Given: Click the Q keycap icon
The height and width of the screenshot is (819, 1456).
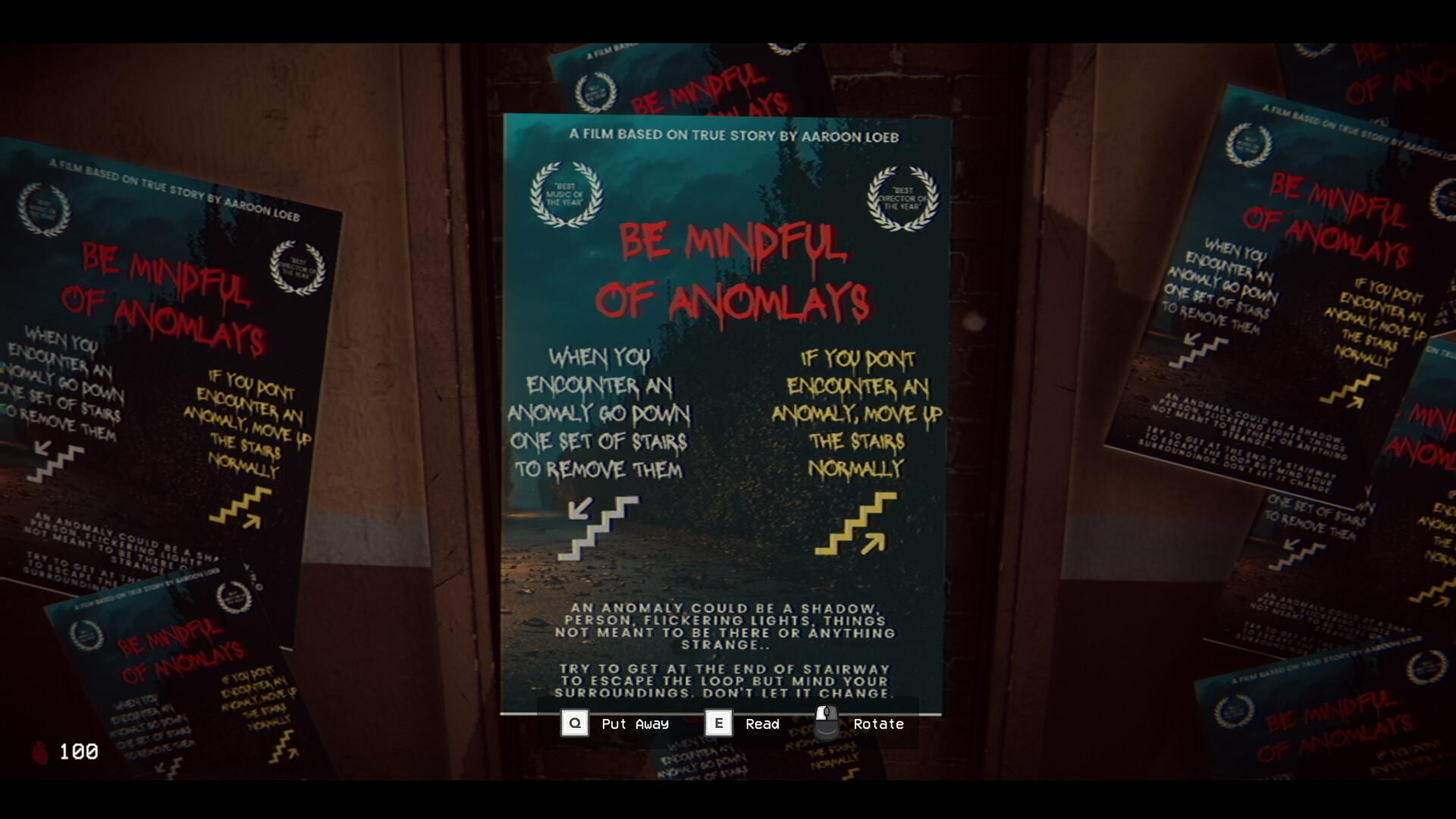Looking at the screenshot, I should [x=575, y=723].
